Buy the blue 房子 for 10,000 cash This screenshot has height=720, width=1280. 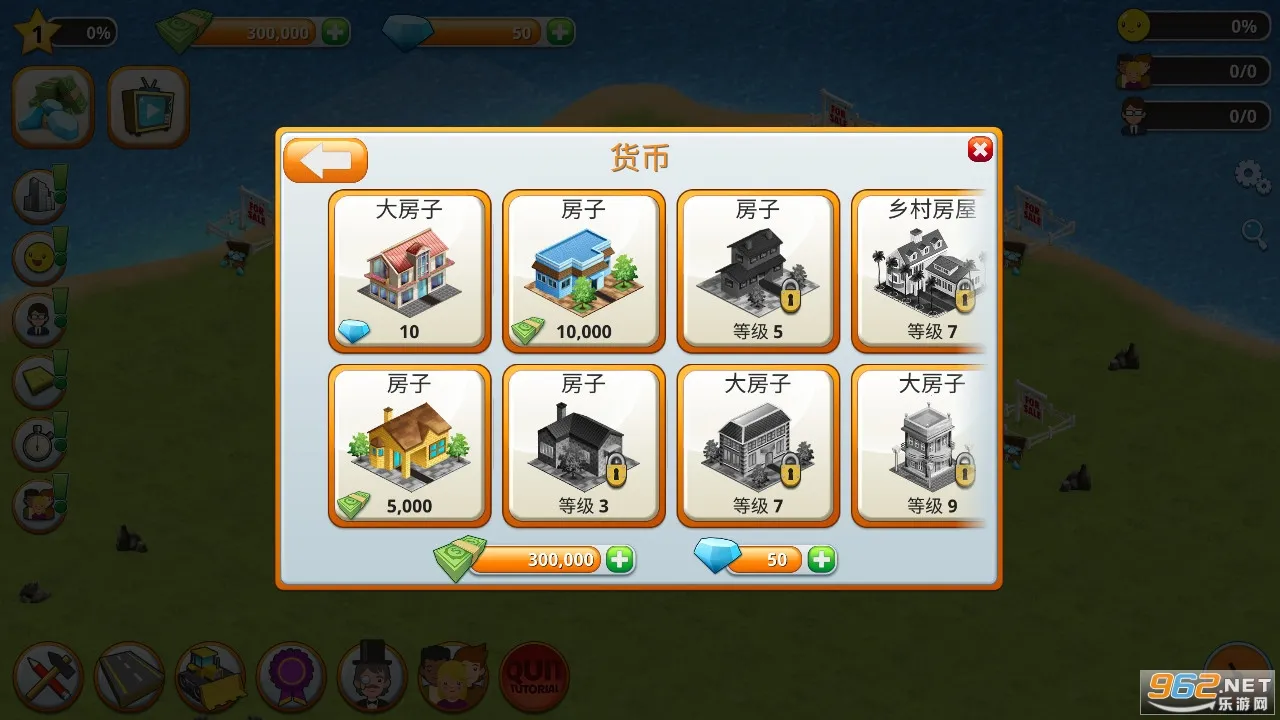[x=583, y=270]
